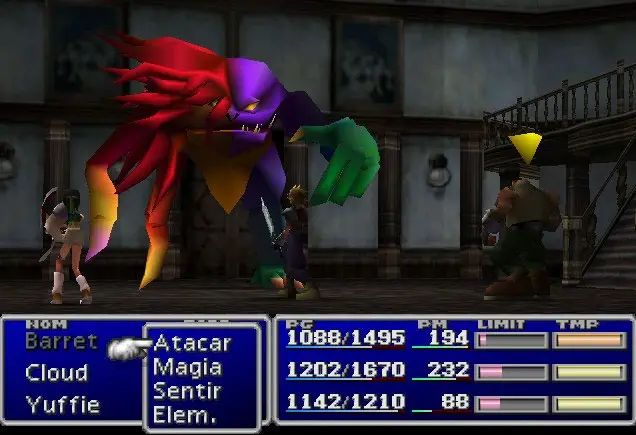
Task: Pick the Elem. command
Action: point(182,414)
